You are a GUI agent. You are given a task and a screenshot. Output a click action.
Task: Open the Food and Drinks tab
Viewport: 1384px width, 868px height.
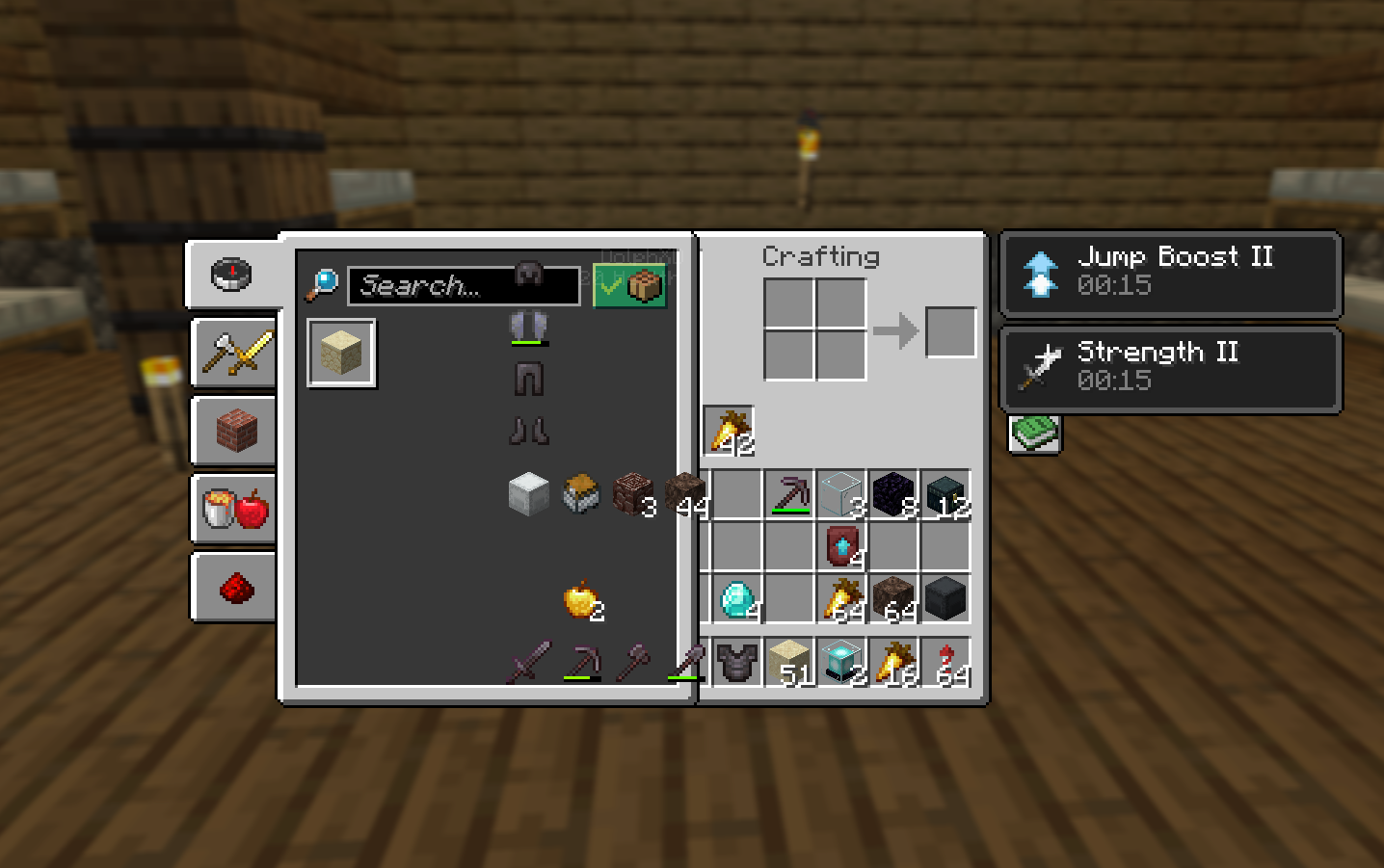(232, 509)
